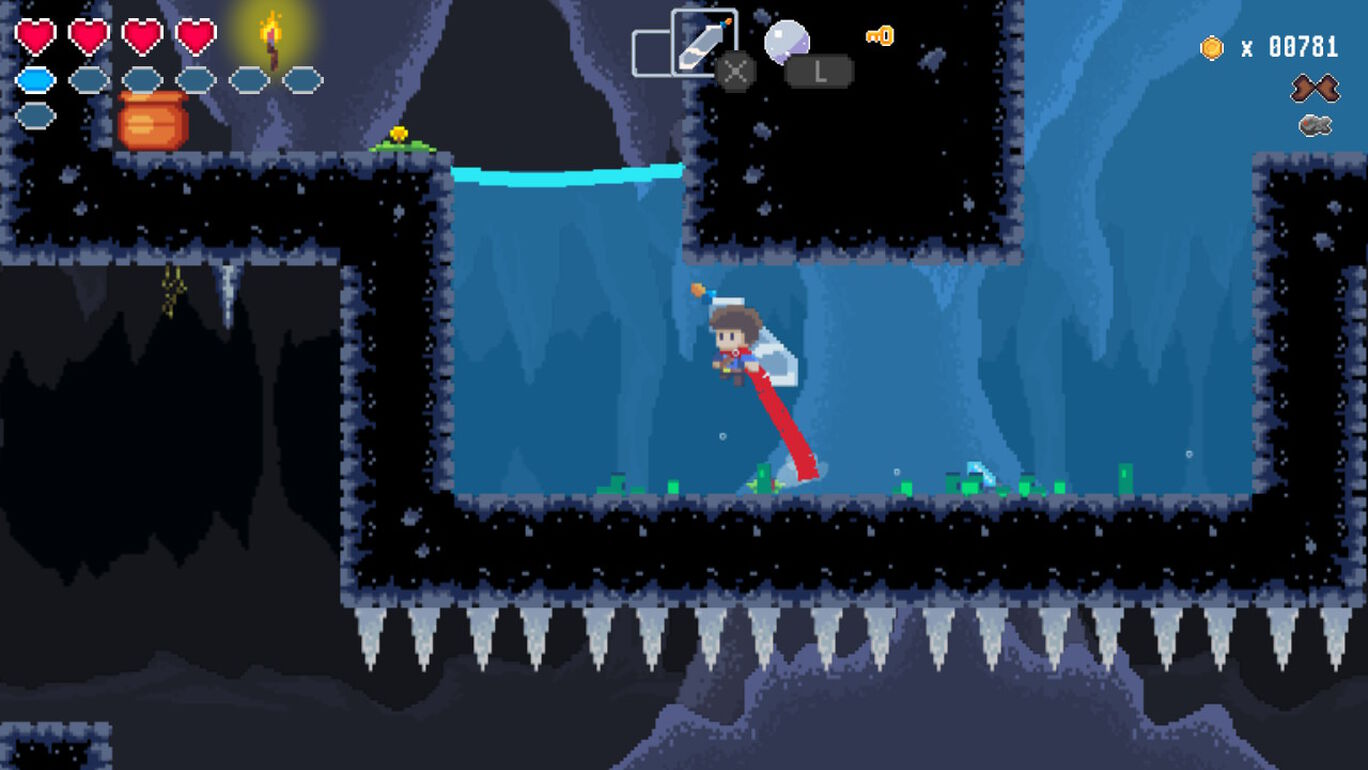Click the empty secondary weapon slot

coord(650,53)
